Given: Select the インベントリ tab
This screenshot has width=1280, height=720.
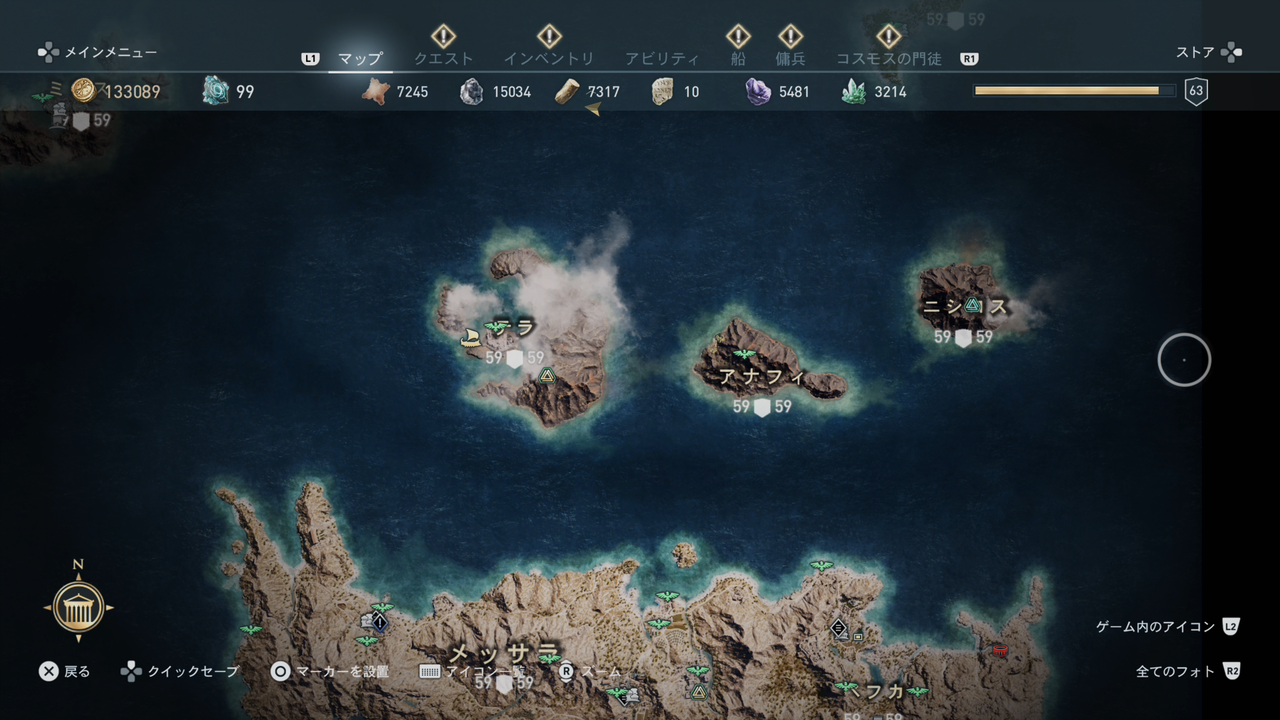Looking at the screenshot, I should point(548,59).
